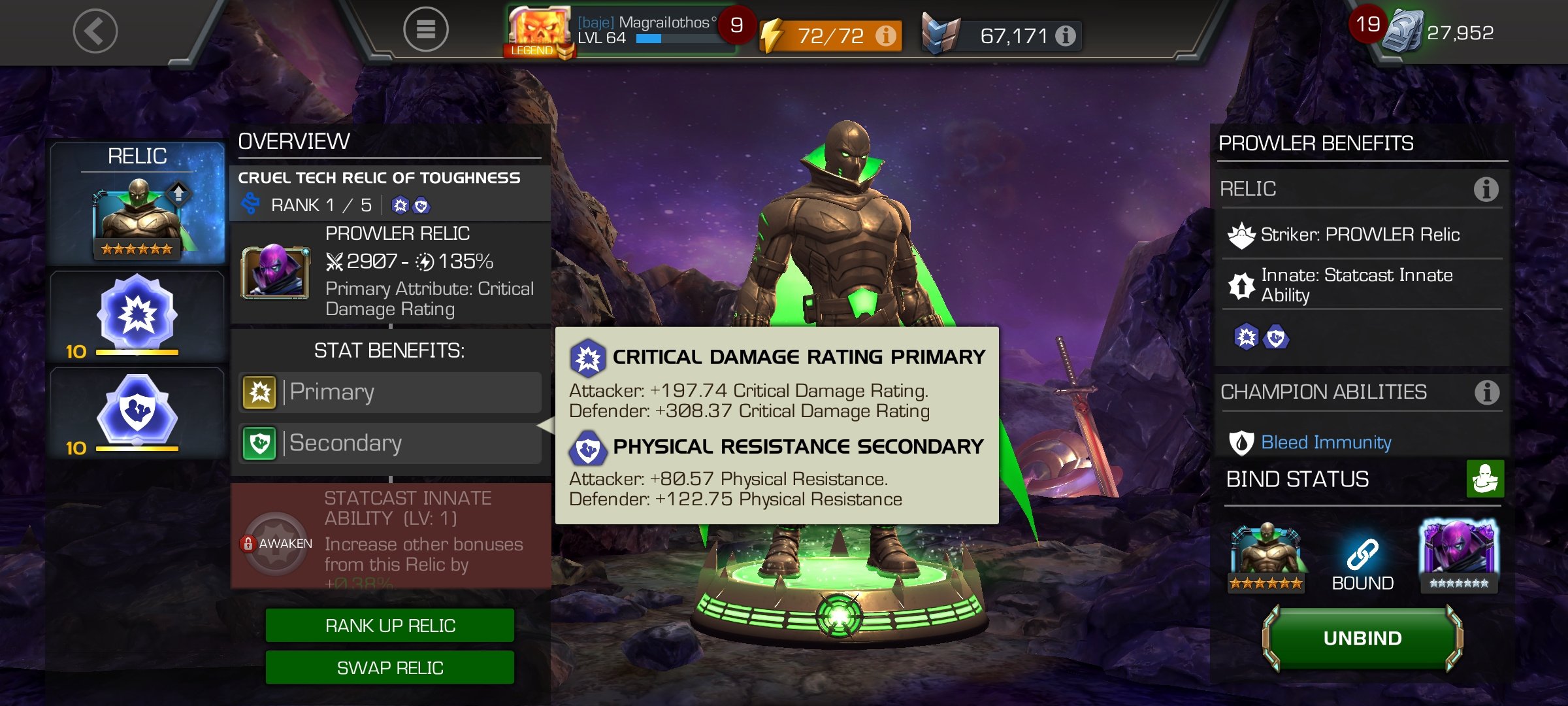
Task: Swap the relic
Action: tap(390, 667)
